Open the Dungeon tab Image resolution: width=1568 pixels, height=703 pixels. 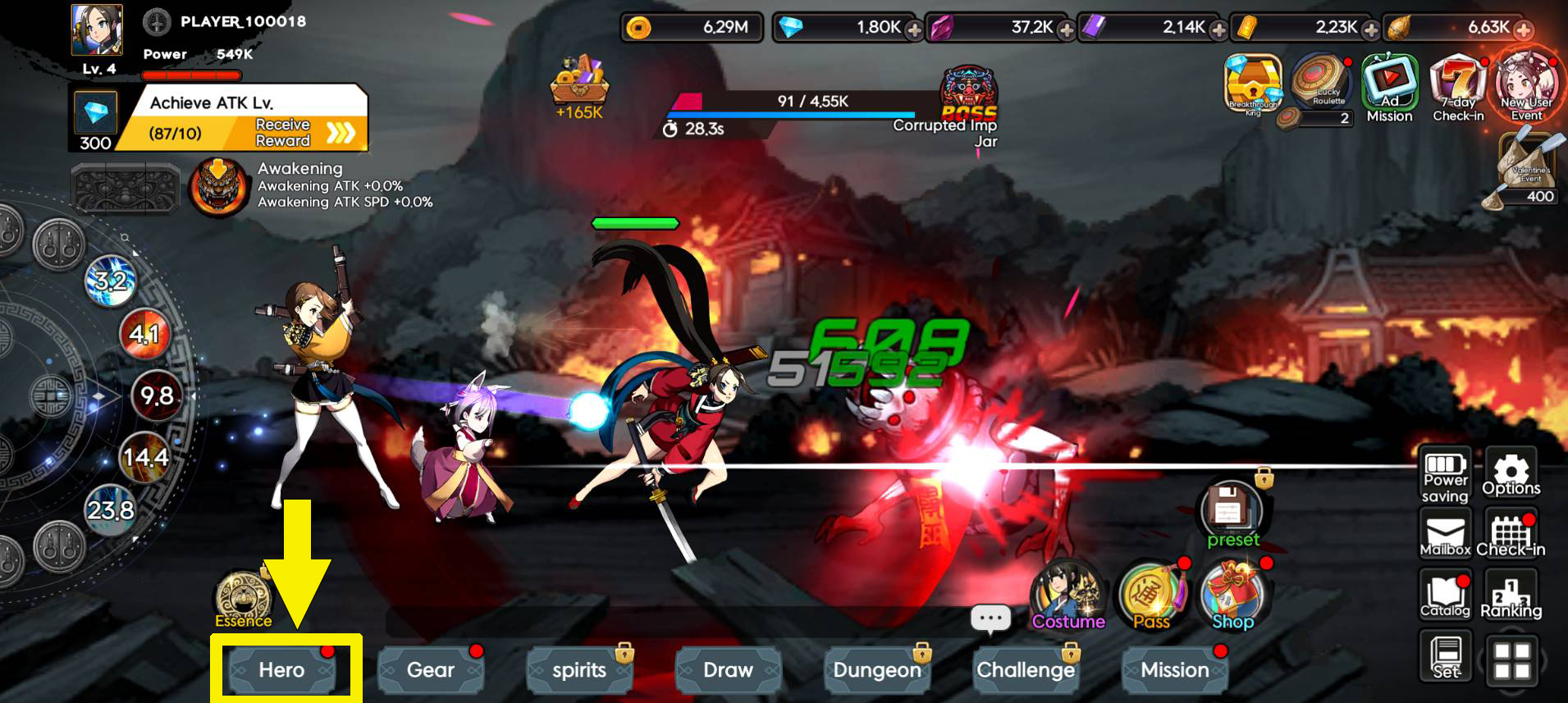876,669
